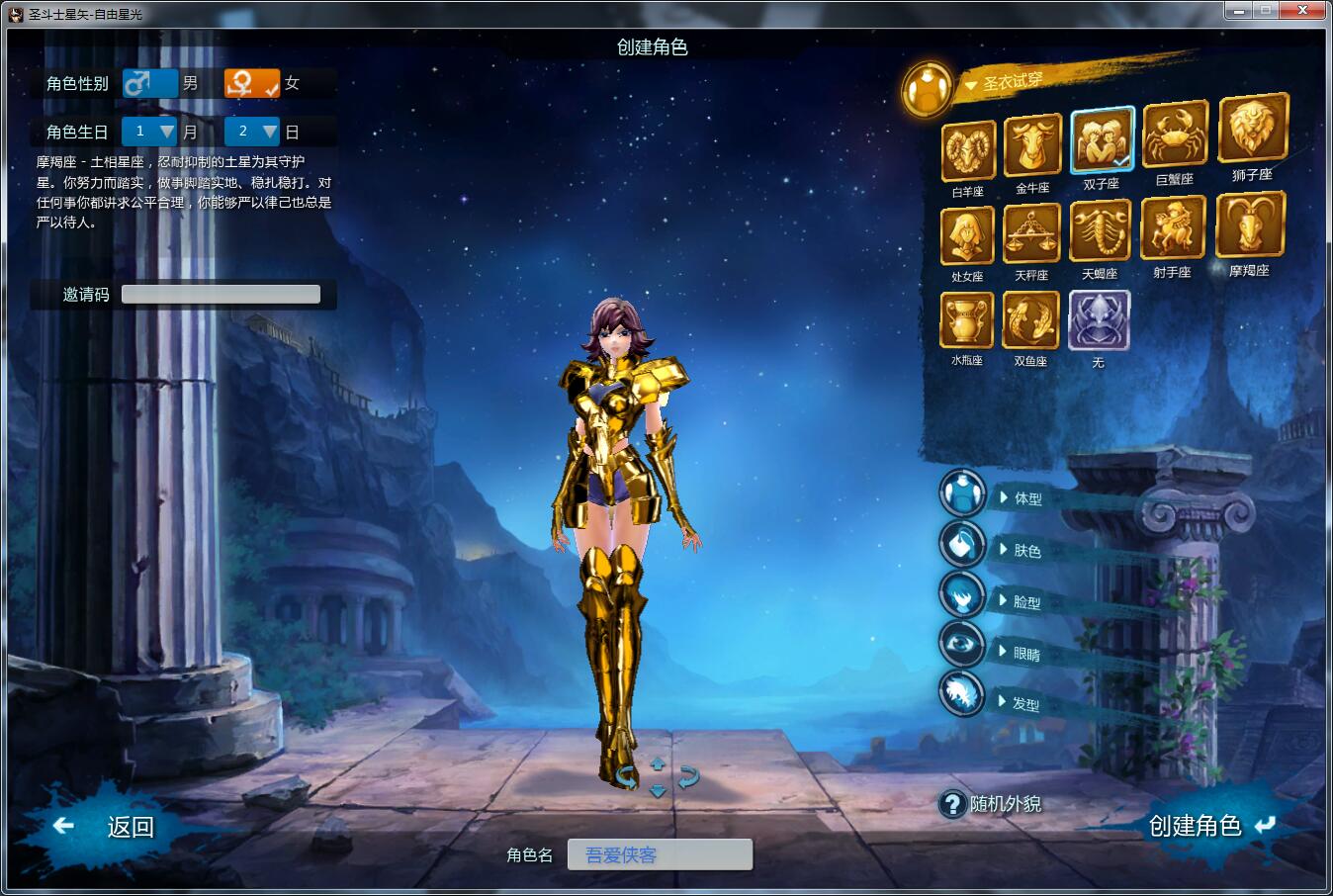Open the birthday month dropdown
Viewport: 1333px width, 896px height.
(x=149, y=132)
